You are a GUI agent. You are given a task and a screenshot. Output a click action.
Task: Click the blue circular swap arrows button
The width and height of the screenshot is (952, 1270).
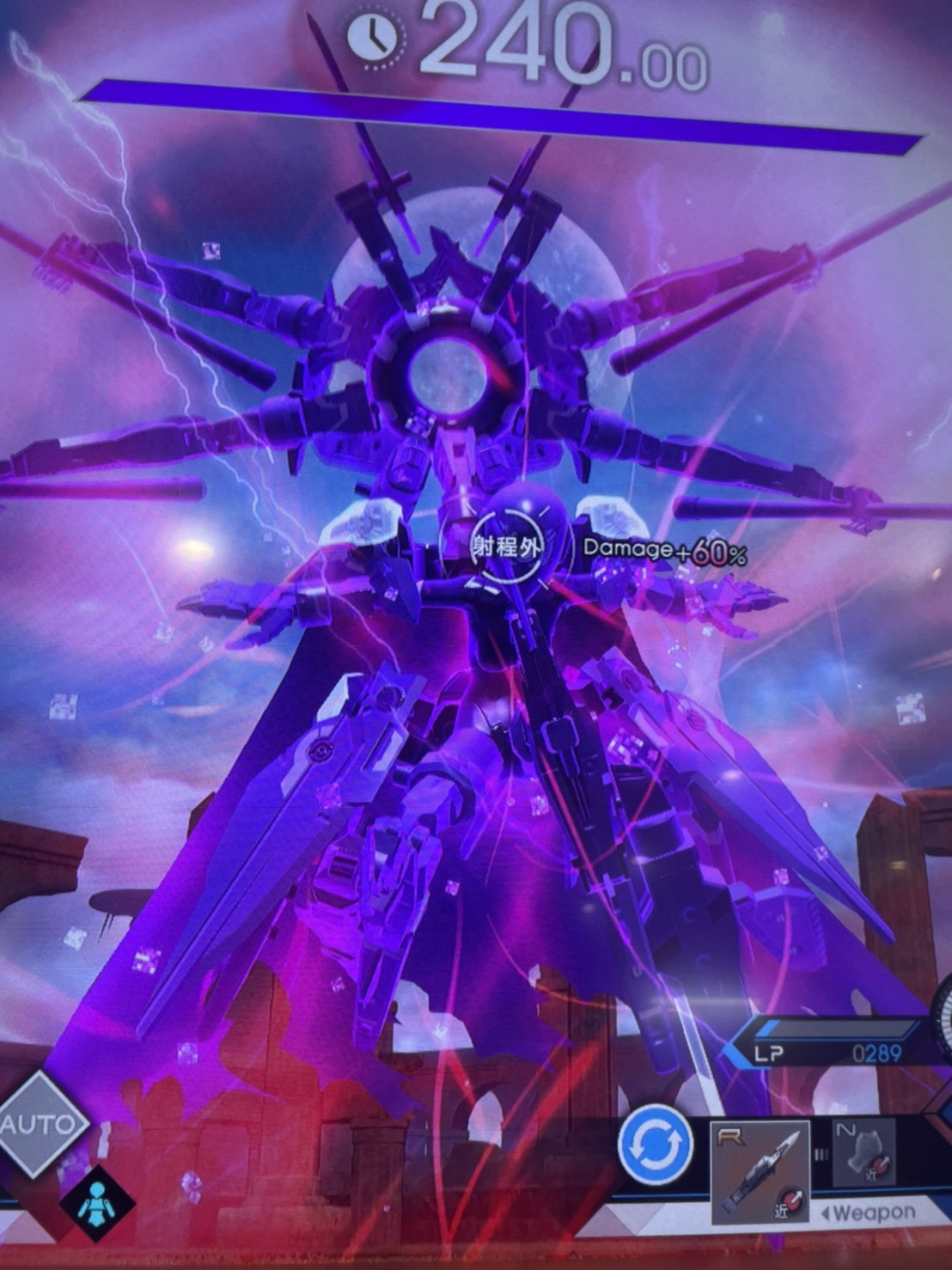(x=655, y=1145)
